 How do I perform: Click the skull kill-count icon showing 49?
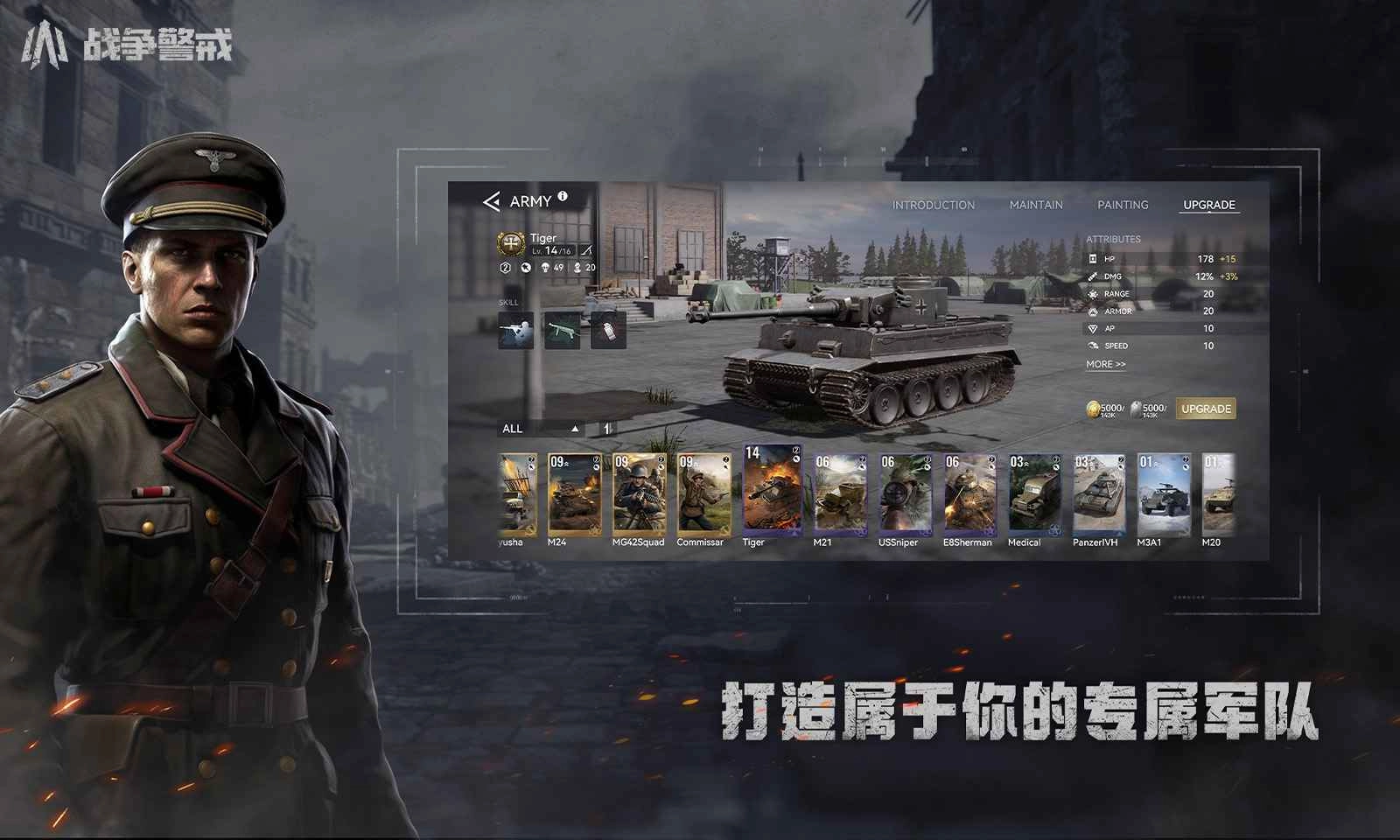[545, 268]
